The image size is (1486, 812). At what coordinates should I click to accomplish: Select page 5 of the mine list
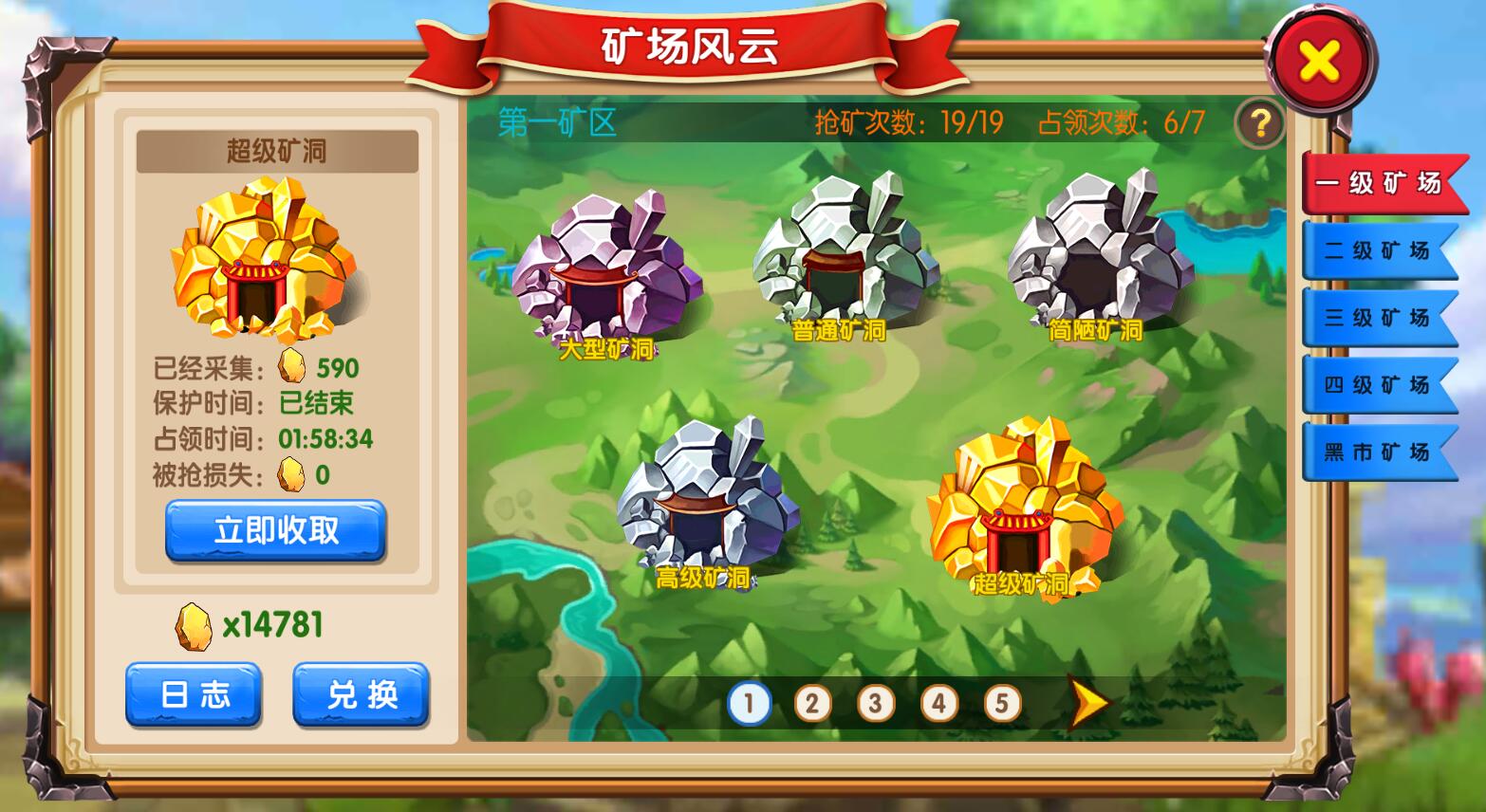1001,703
